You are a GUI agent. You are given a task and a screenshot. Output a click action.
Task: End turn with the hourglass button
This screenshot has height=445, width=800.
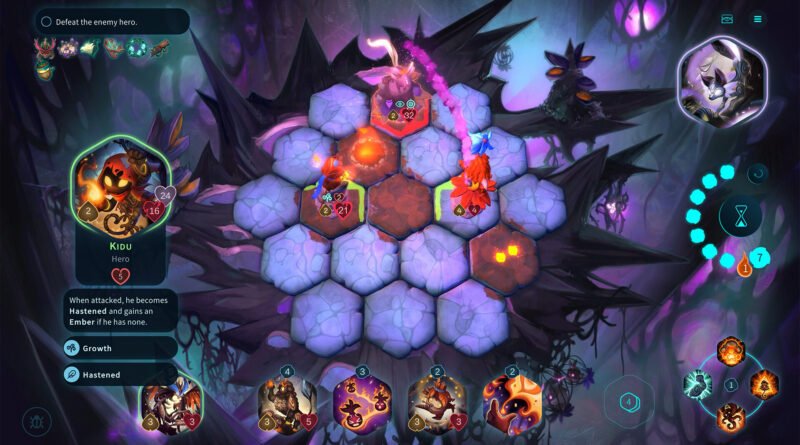click(x=740, y=217)
